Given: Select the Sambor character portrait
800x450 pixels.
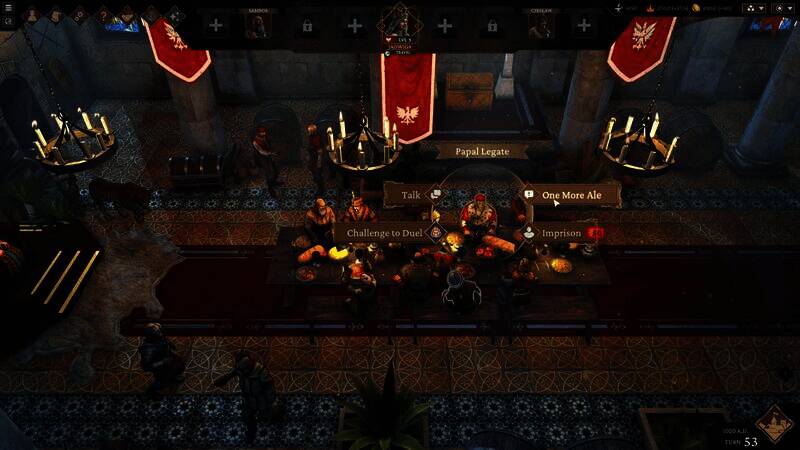Looking at the screenshot, I should point(257,24).
